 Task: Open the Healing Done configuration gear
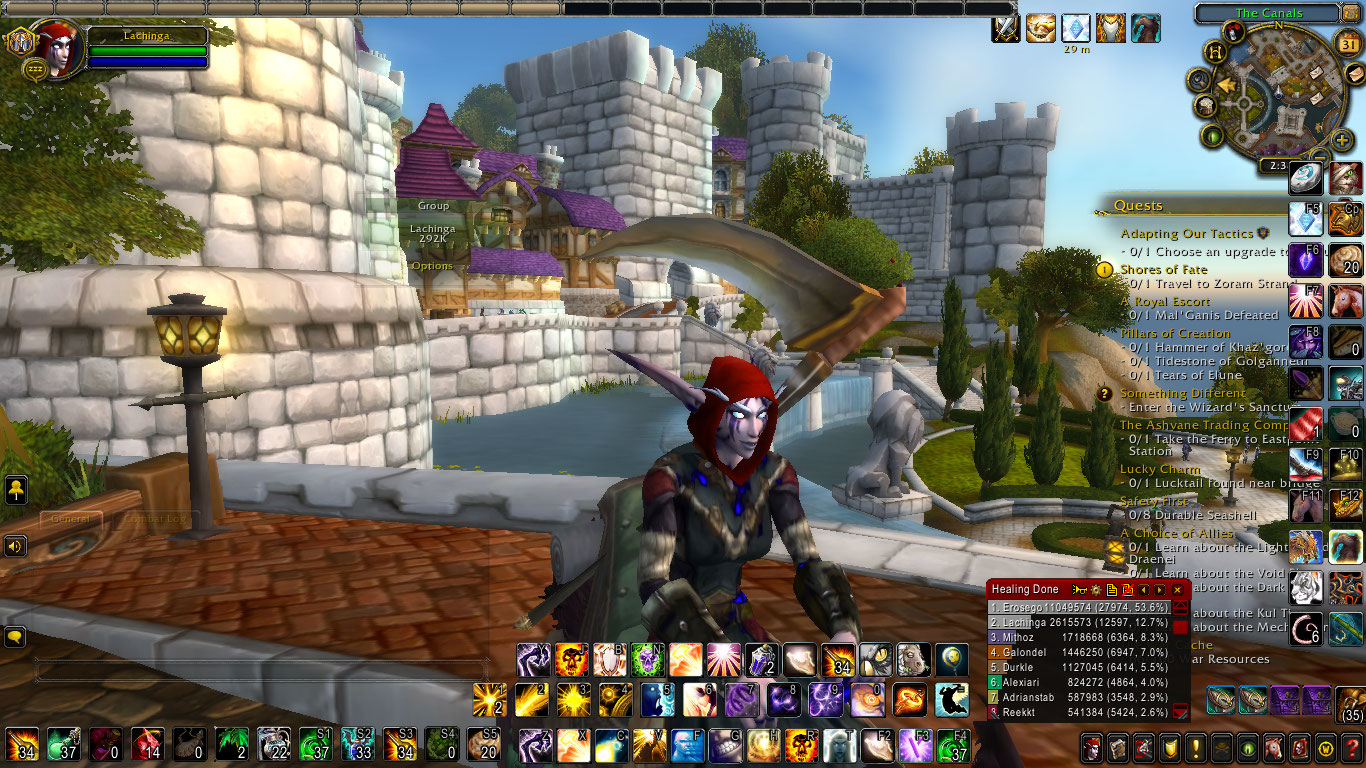click(x=1095, y=590)
